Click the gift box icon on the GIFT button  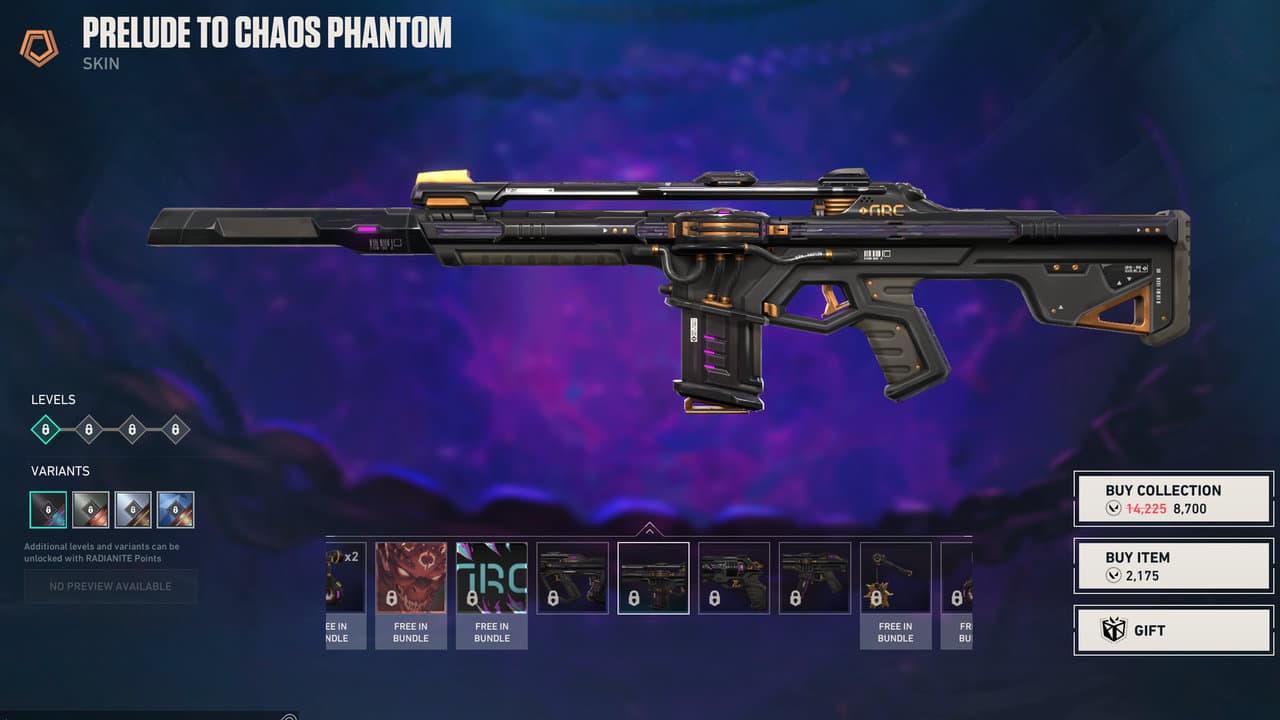[1113, 630]
